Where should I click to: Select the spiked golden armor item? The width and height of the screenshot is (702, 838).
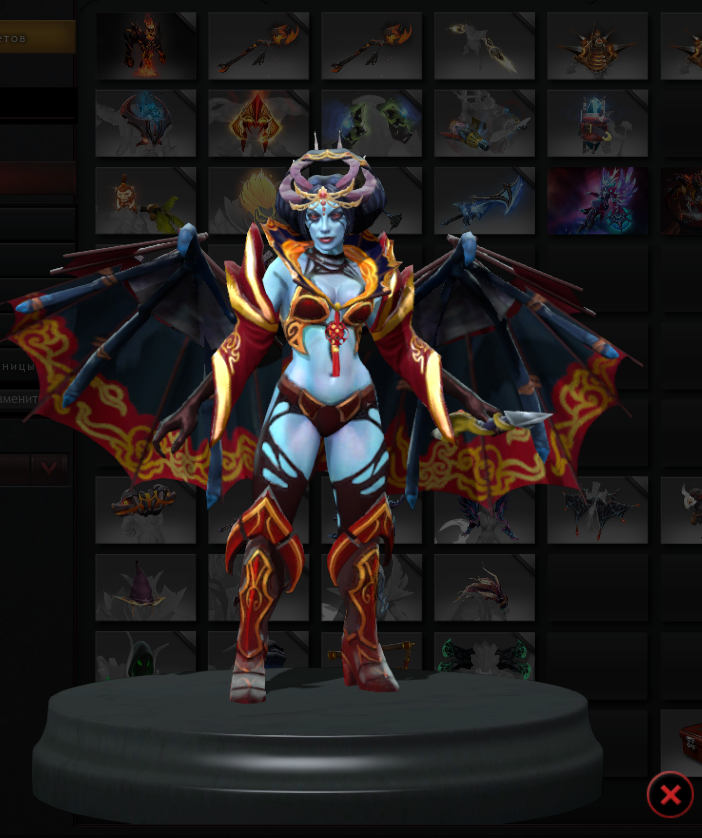tap(597, 45)
